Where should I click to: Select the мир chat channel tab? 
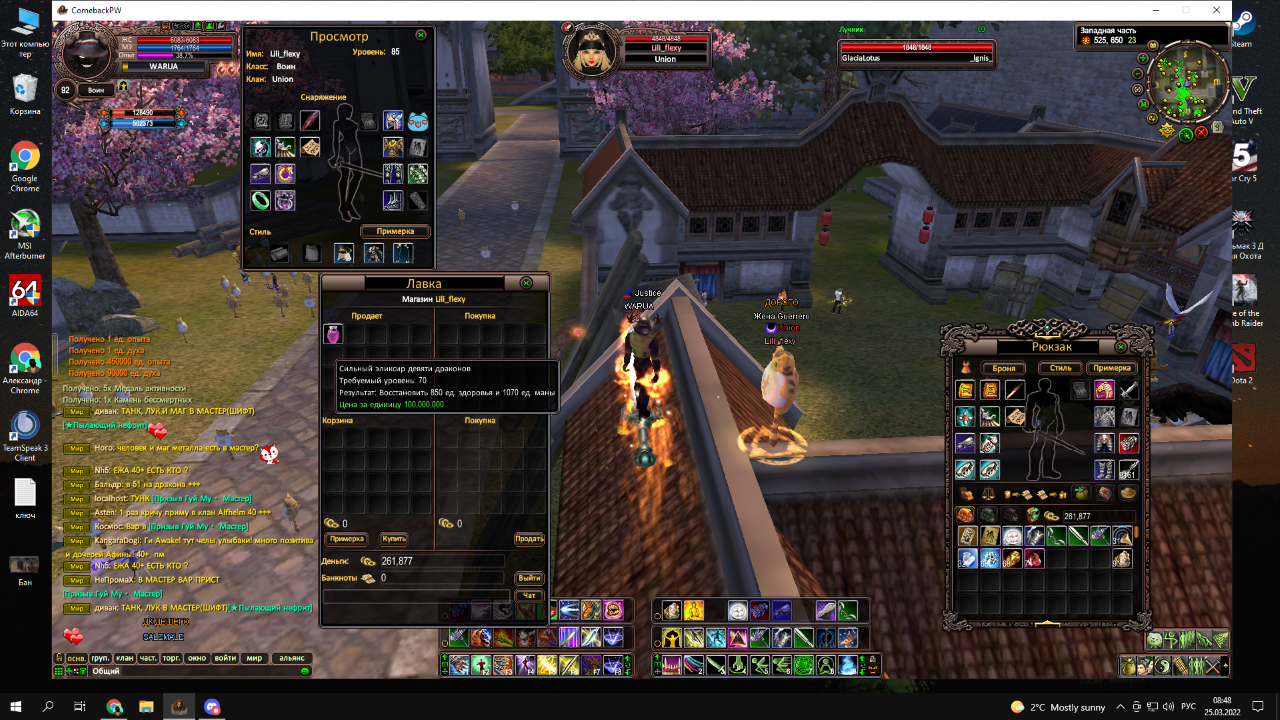[254, 658]
